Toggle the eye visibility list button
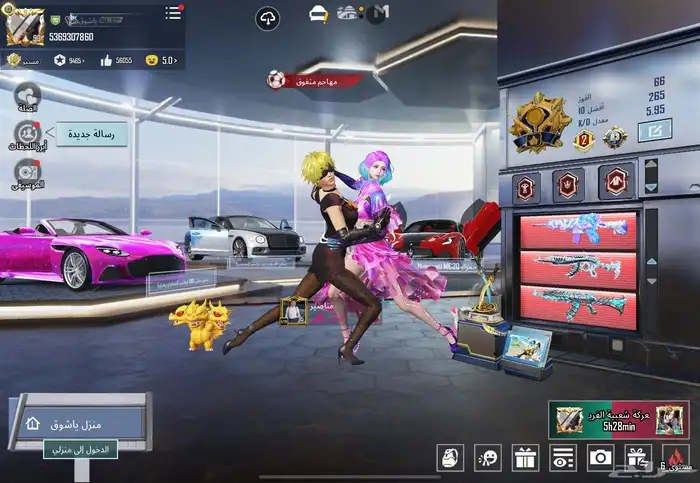 coord(563,458)
